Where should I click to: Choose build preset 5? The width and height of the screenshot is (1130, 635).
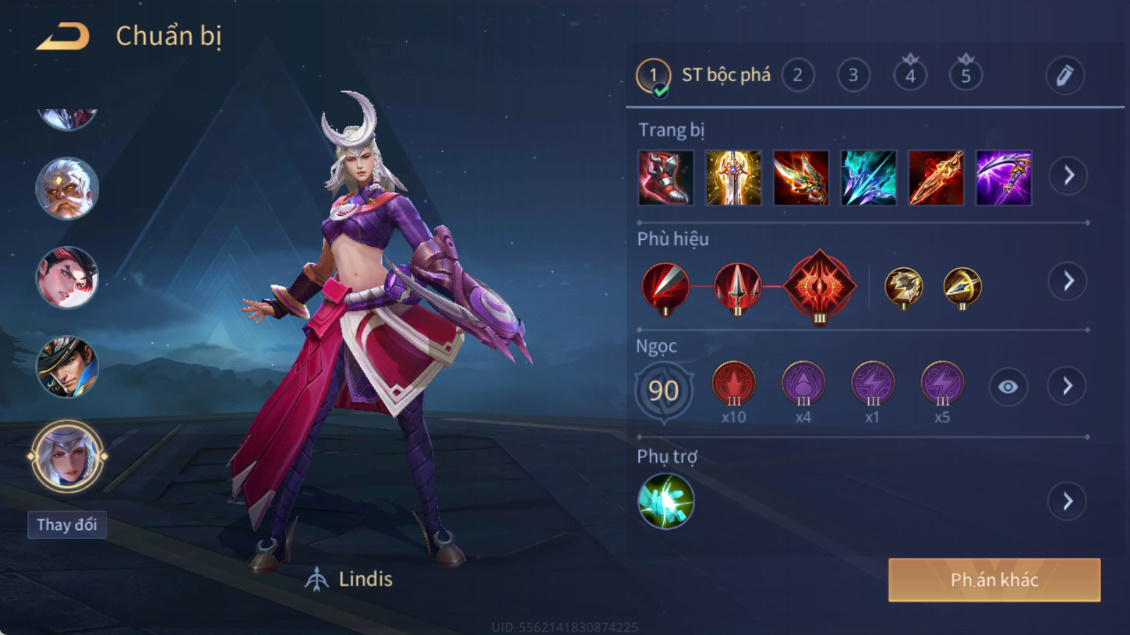click(966, 75)
